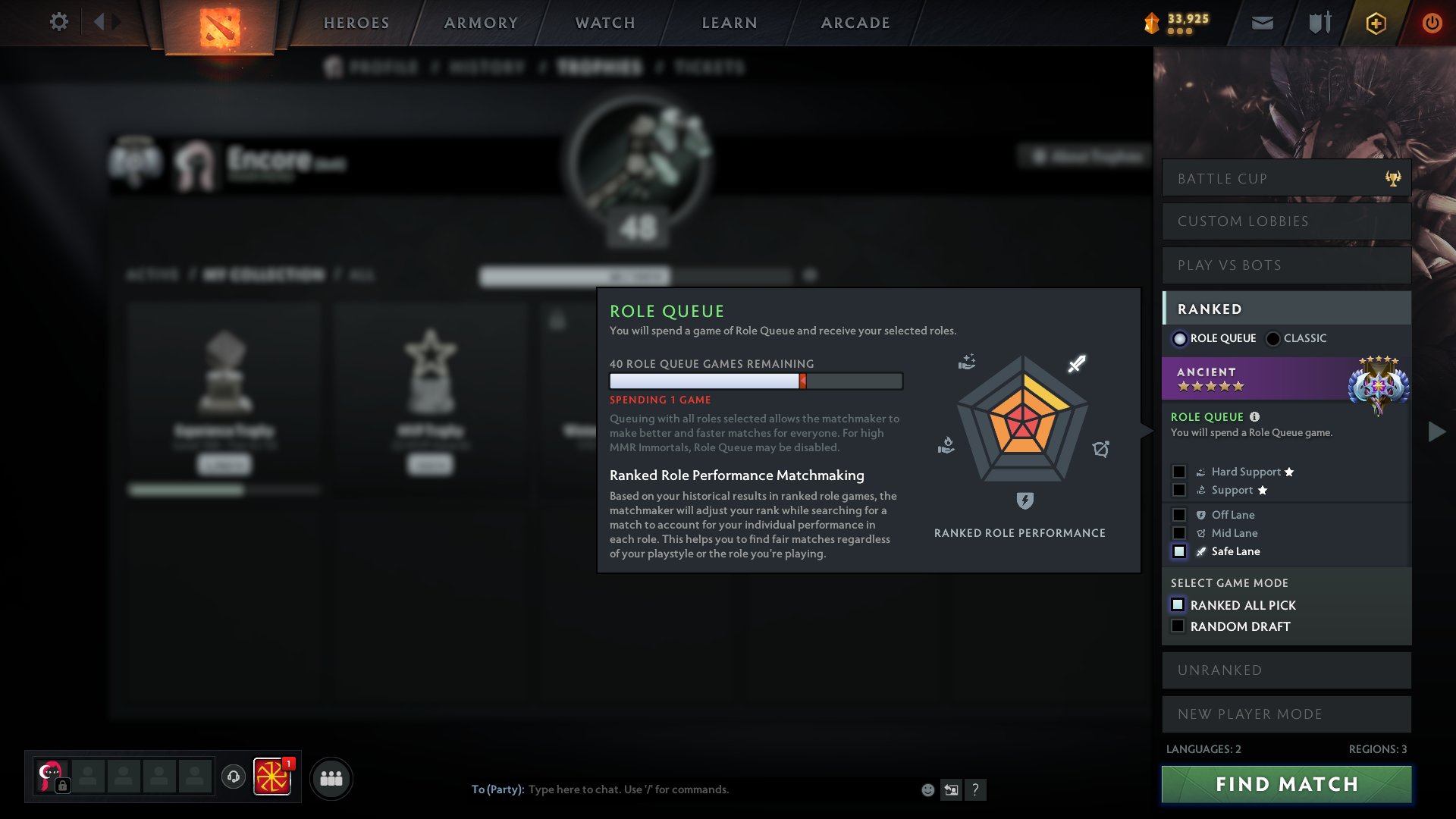The image size is (1456, 819).
Task: Open the settings gear icon
Action: (x=58, y=22)
